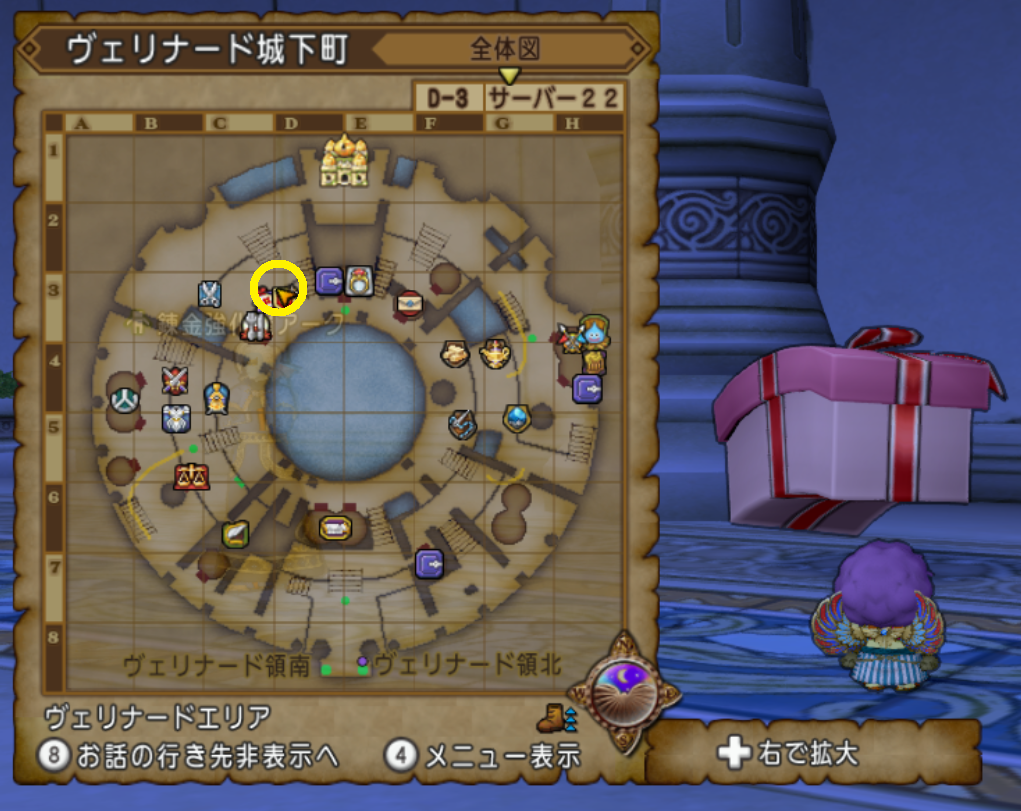
Task: Click the white feather quill marker
Action: [x=235, y=535]
